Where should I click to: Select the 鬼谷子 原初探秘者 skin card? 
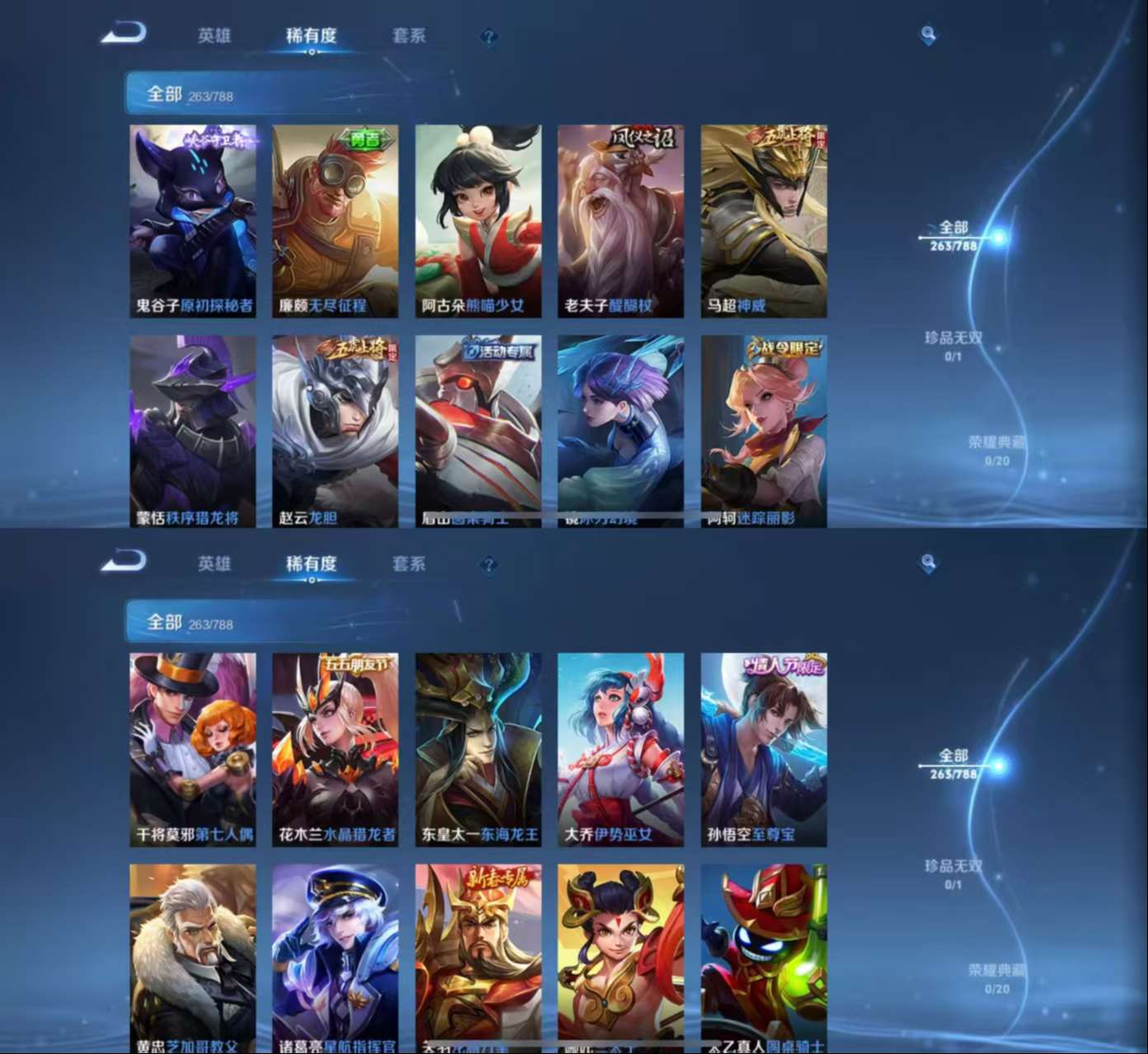[193, 221]
